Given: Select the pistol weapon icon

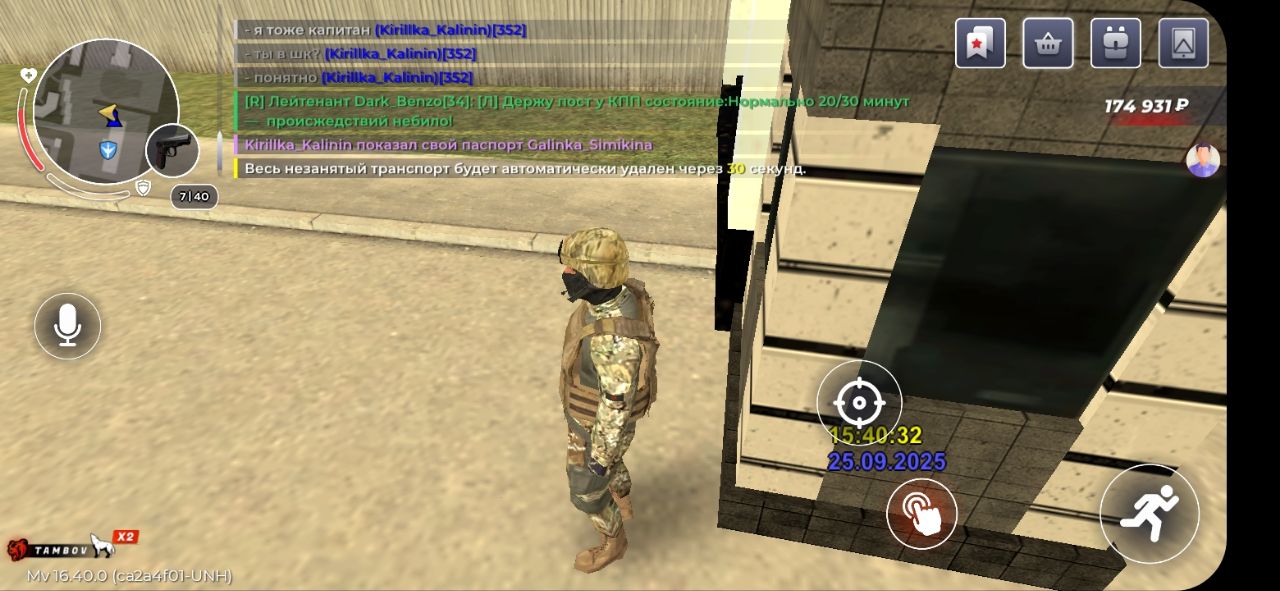Looking at the screenshot, I should 172,150.
